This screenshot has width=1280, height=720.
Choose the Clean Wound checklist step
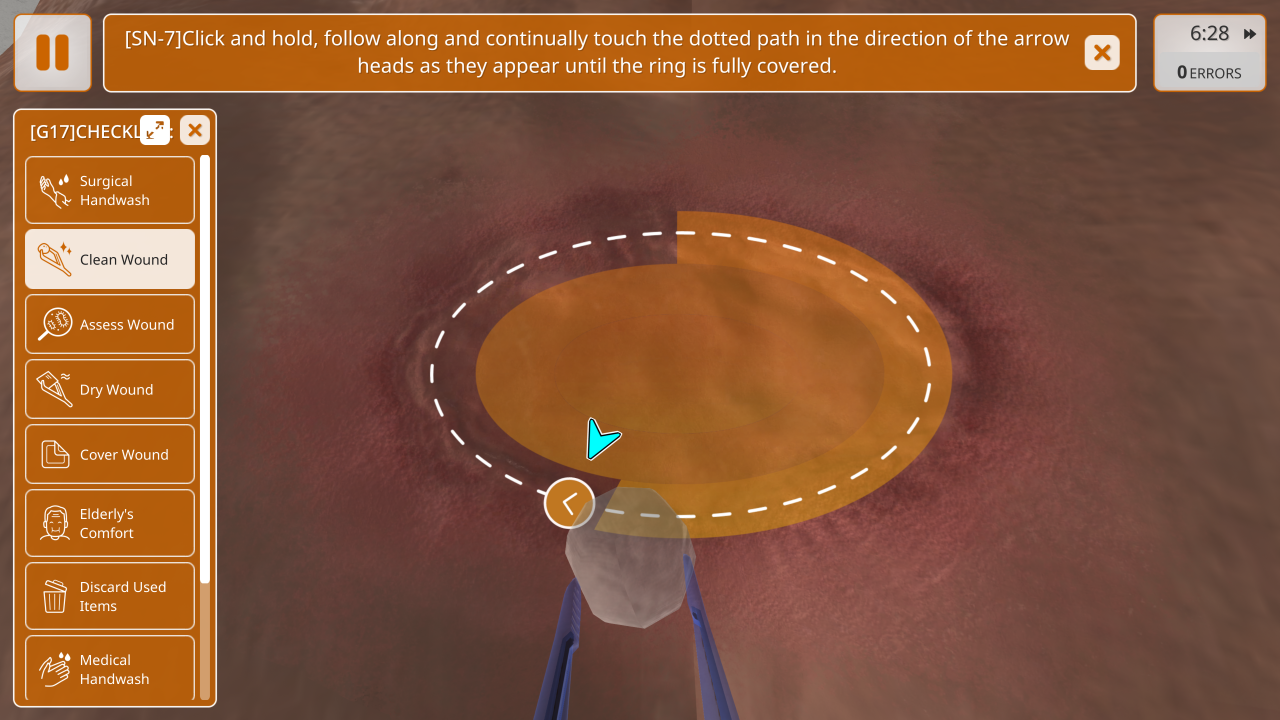110,260
